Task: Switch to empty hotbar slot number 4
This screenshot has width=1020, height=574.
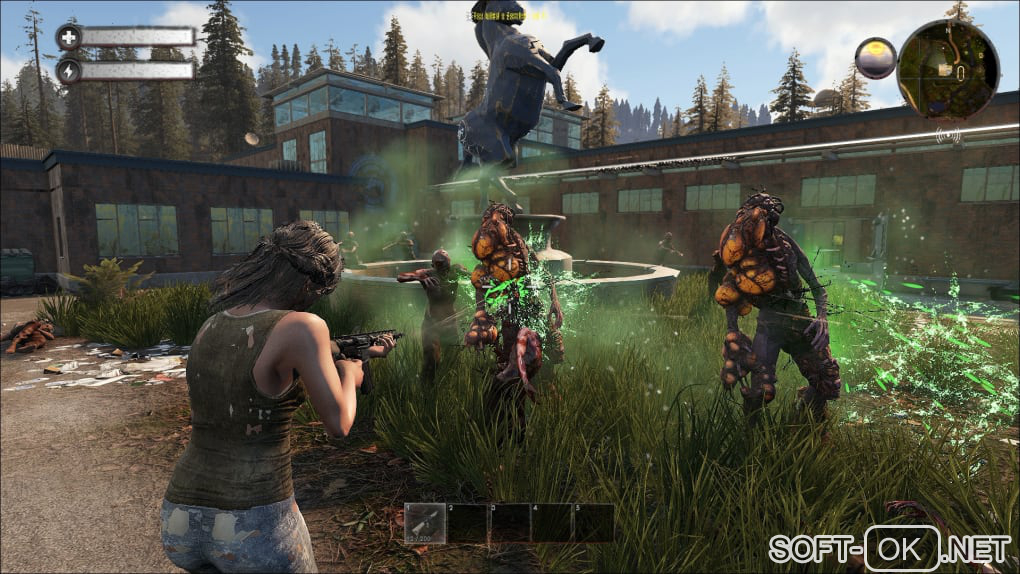Action: pos(551,522)
